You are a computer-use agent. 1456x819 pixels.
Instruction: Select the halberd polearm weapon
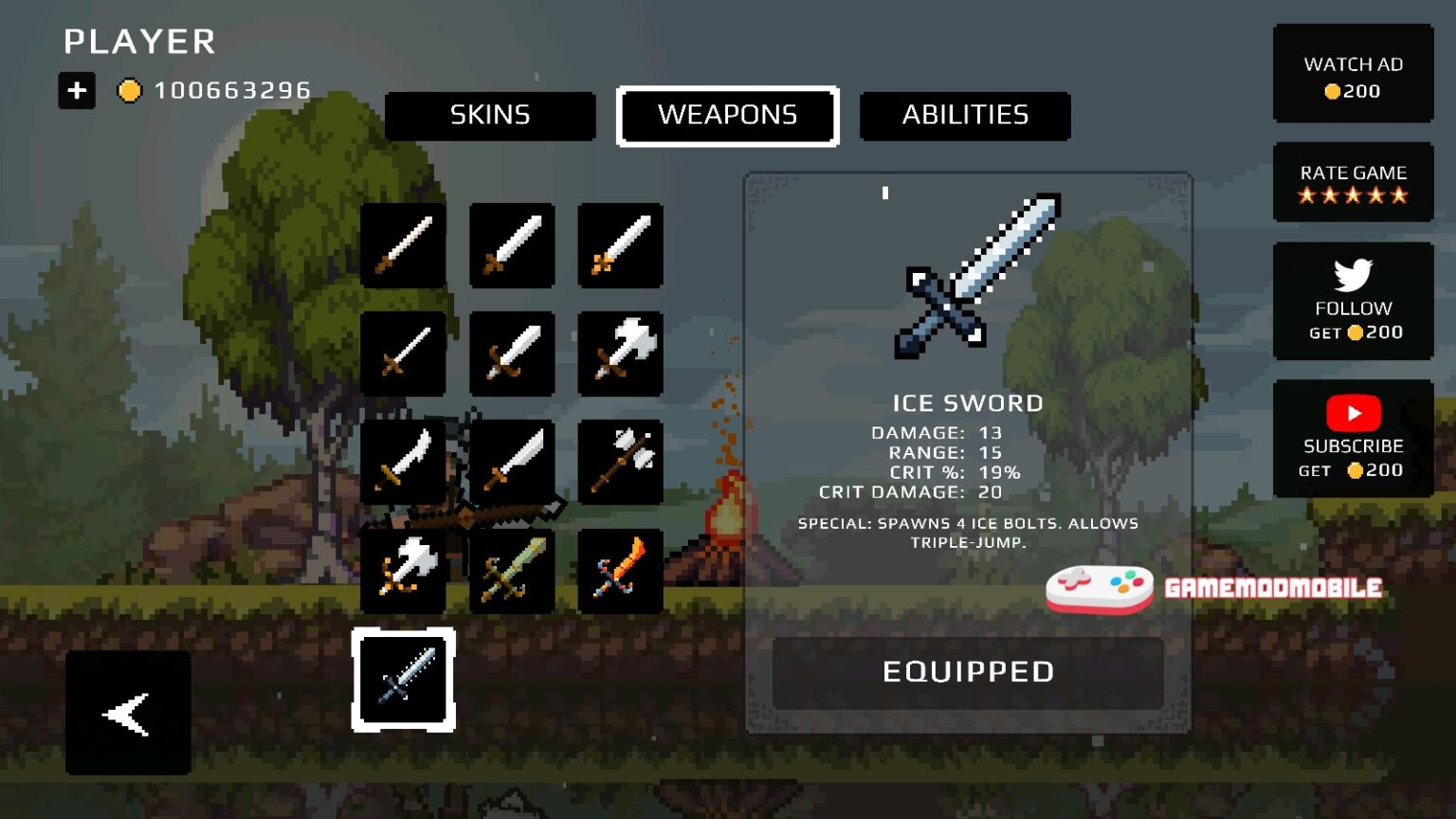tap(618, 463)
